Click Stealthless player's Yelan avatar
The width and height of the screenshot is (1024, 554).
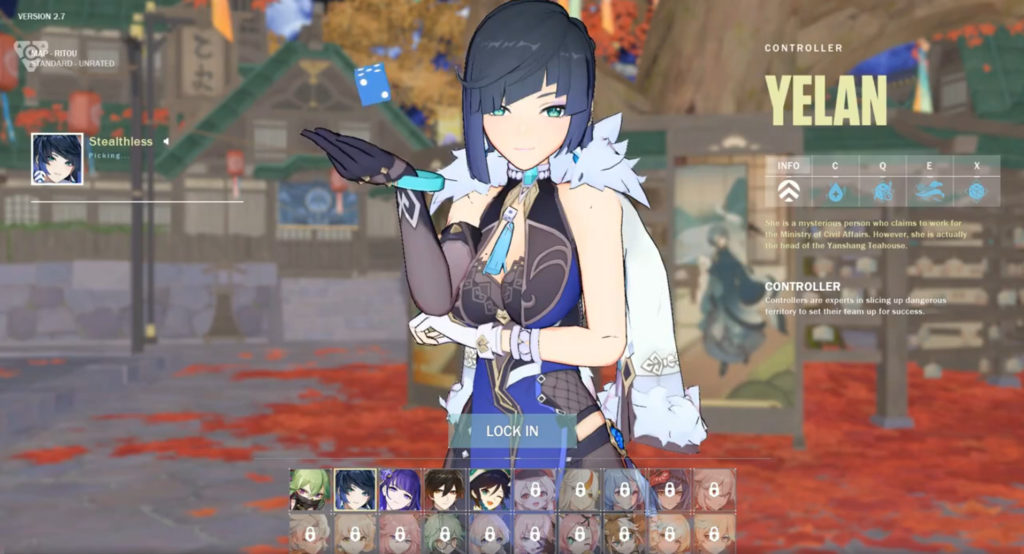pyautogui.click(x=57, y=159)
